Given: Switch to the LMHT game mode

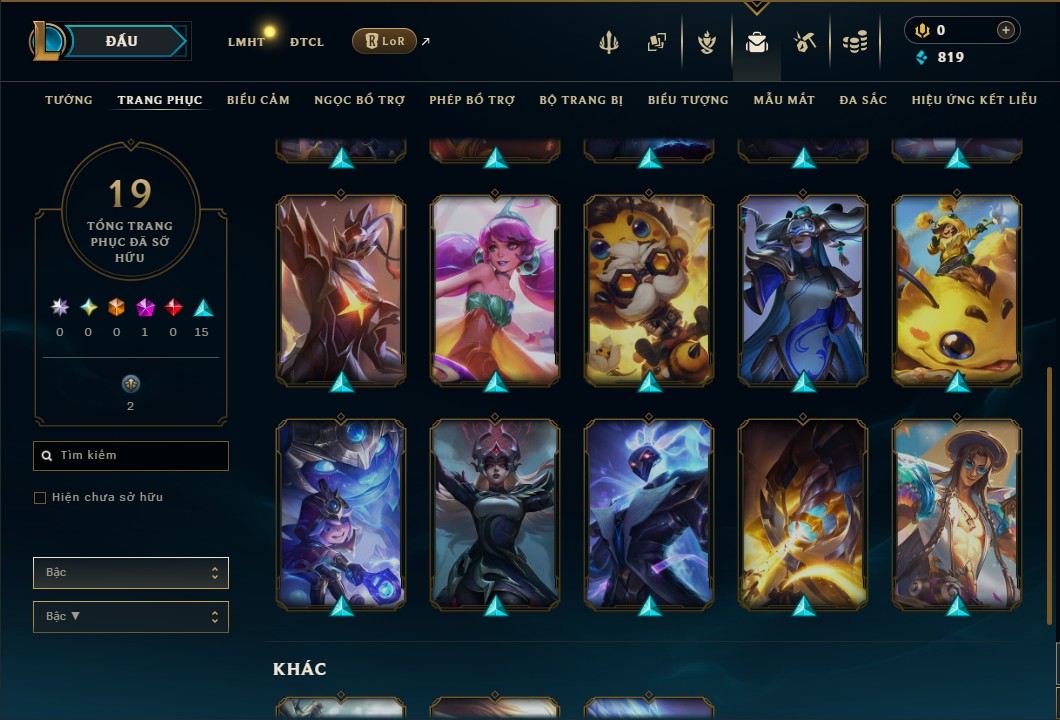Looking at the screenshot, I should coord(246,42).
